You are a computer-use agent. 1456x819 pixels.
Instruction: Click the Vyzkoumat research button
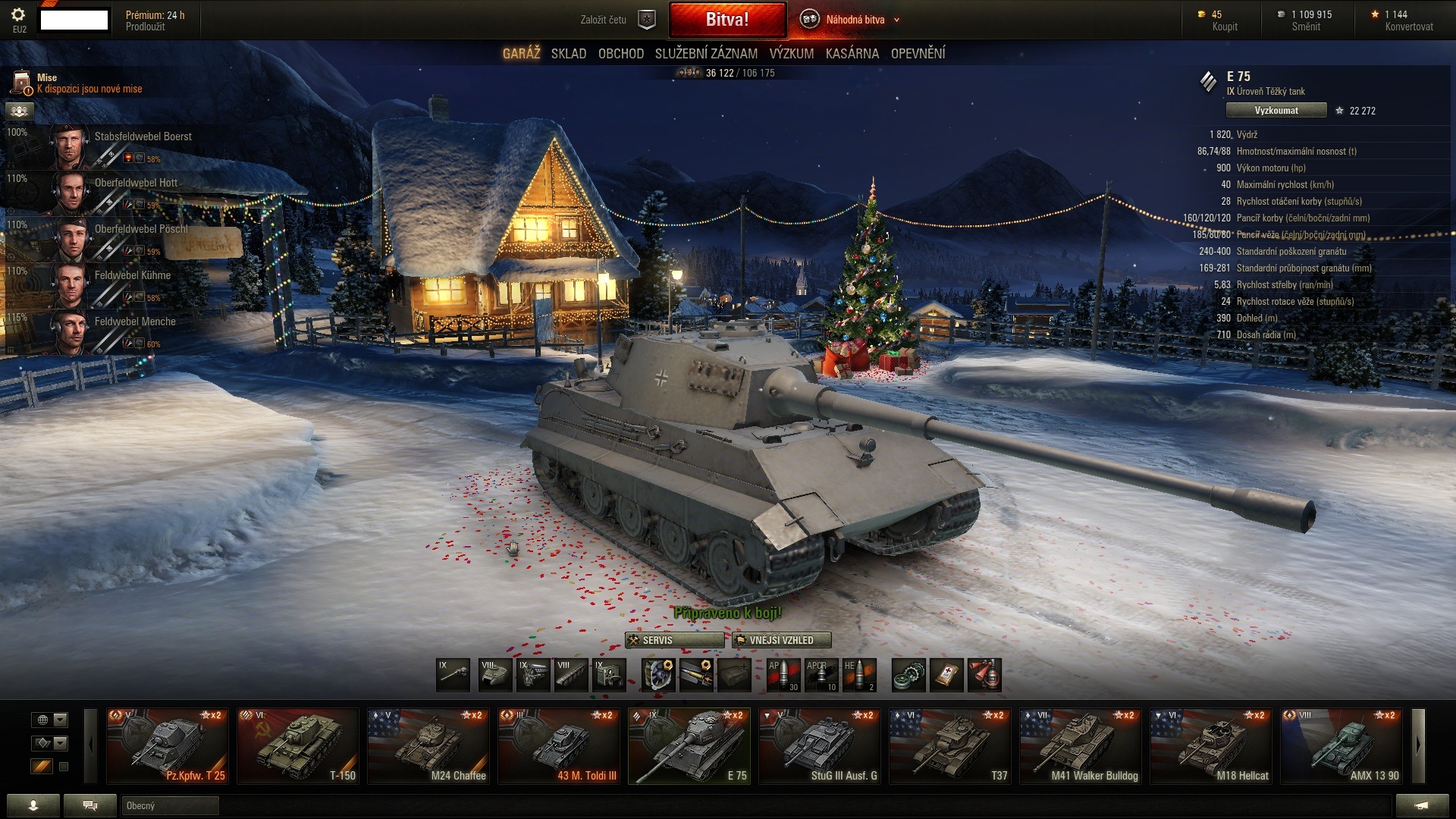click(1276, 111)
